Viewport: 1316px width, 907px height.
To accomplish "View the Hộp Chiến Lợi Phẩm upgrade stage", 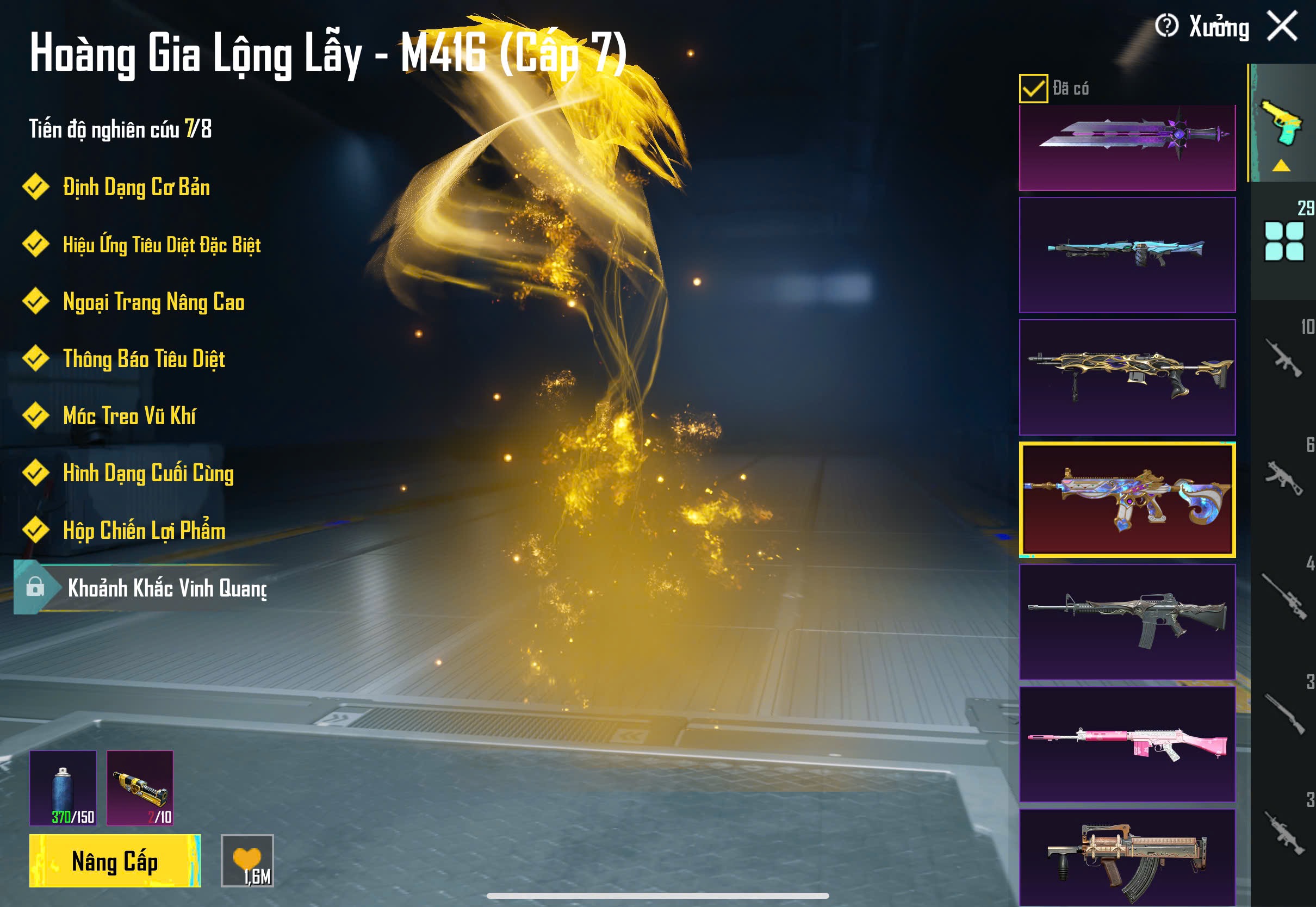I will (x=143, y=530).
